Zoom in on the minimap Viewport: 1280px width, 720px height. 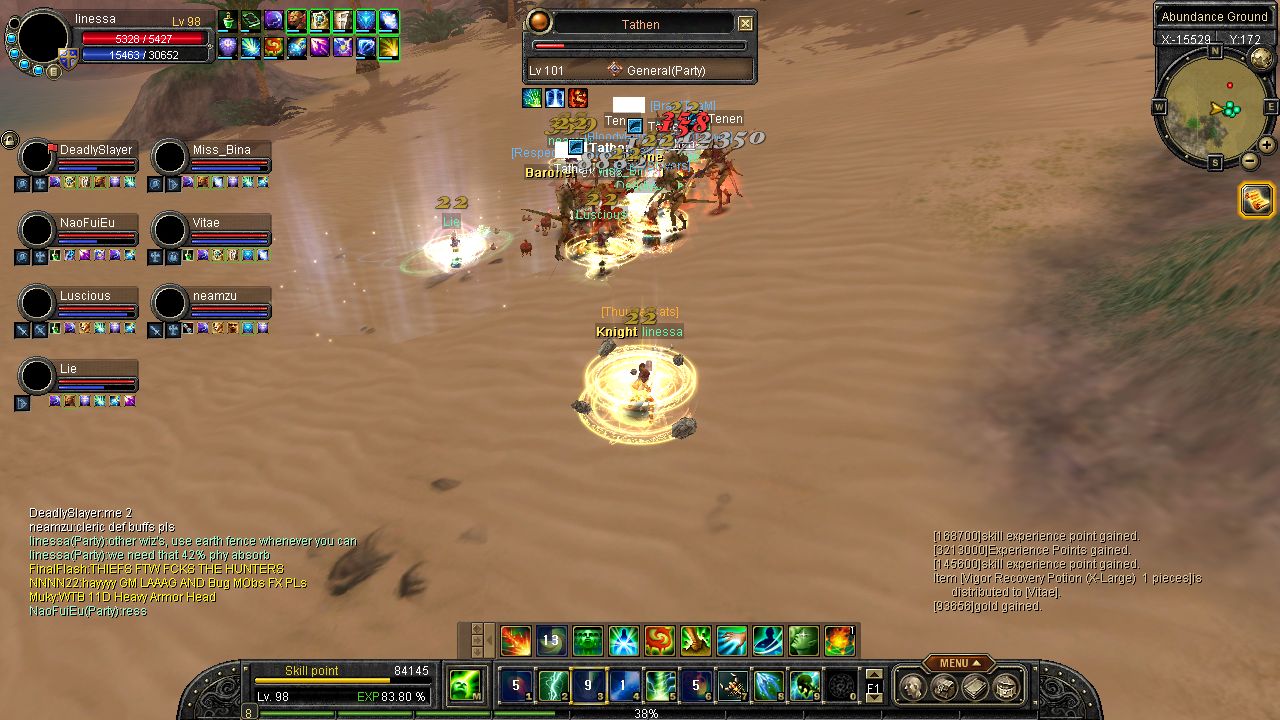(x=1267, y=145)
